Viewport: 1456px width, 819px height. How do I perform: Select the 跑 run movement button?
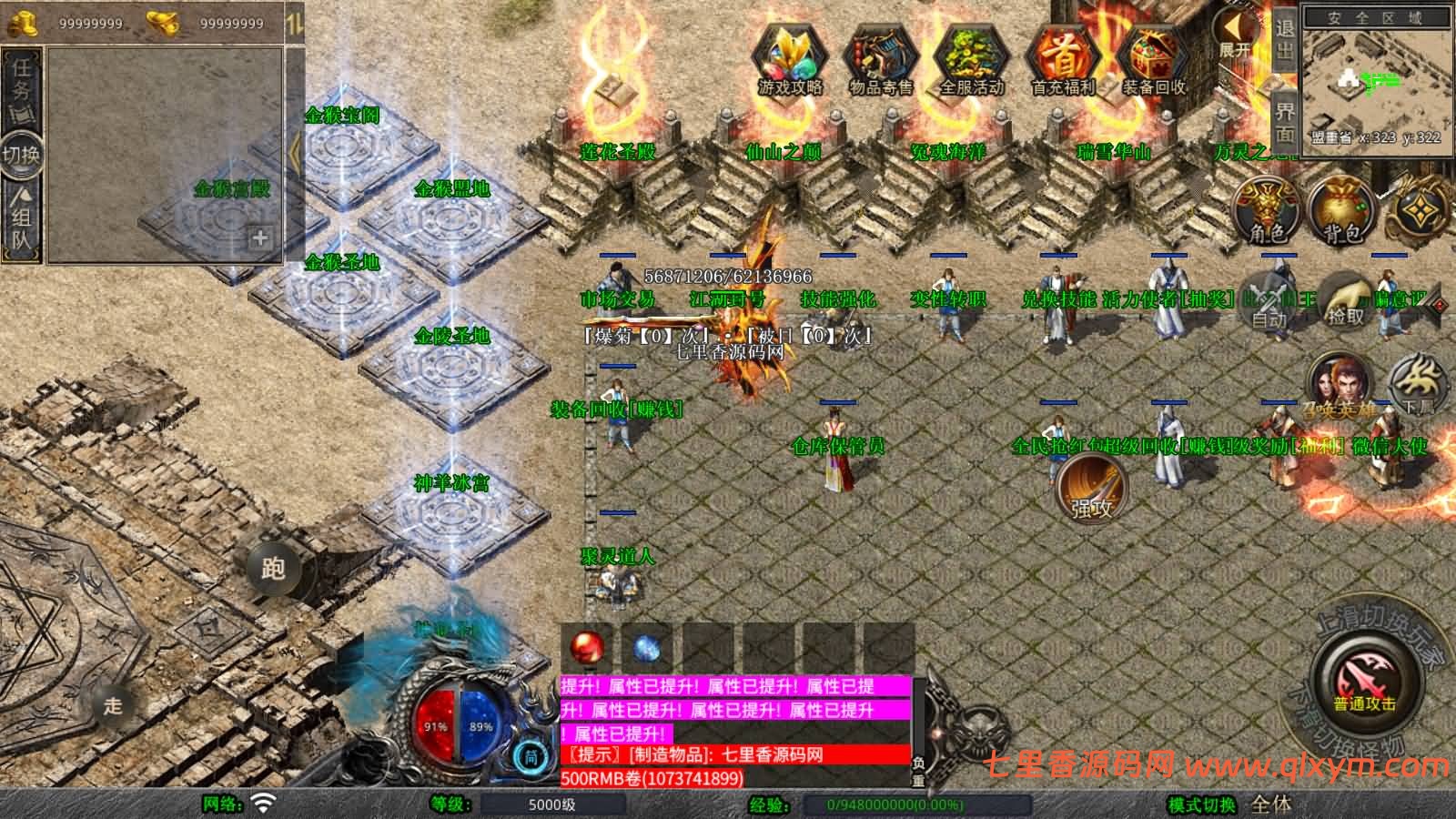pos(273,568)
